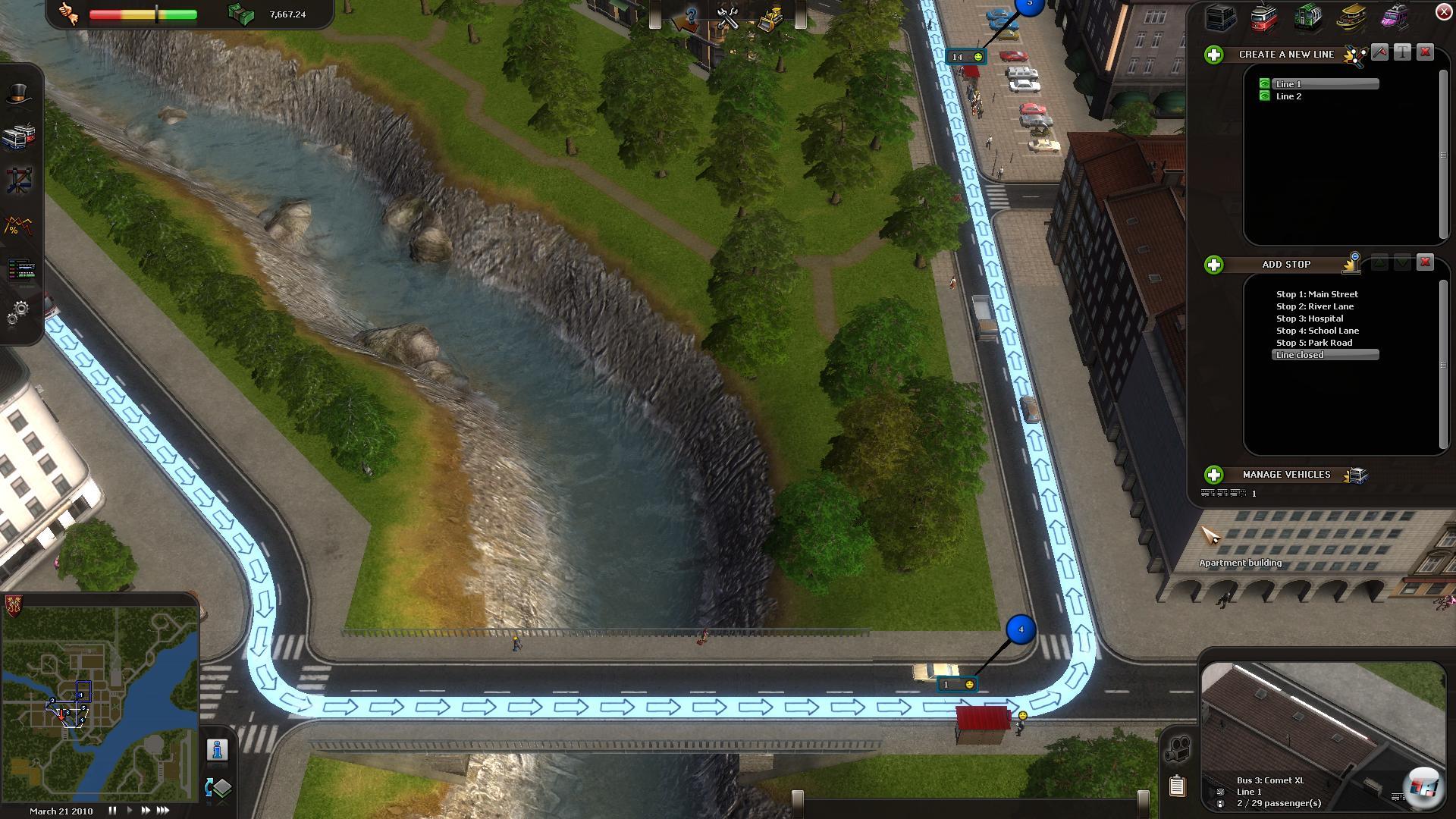Open the gear settings menu

click(x=19, y=312)
